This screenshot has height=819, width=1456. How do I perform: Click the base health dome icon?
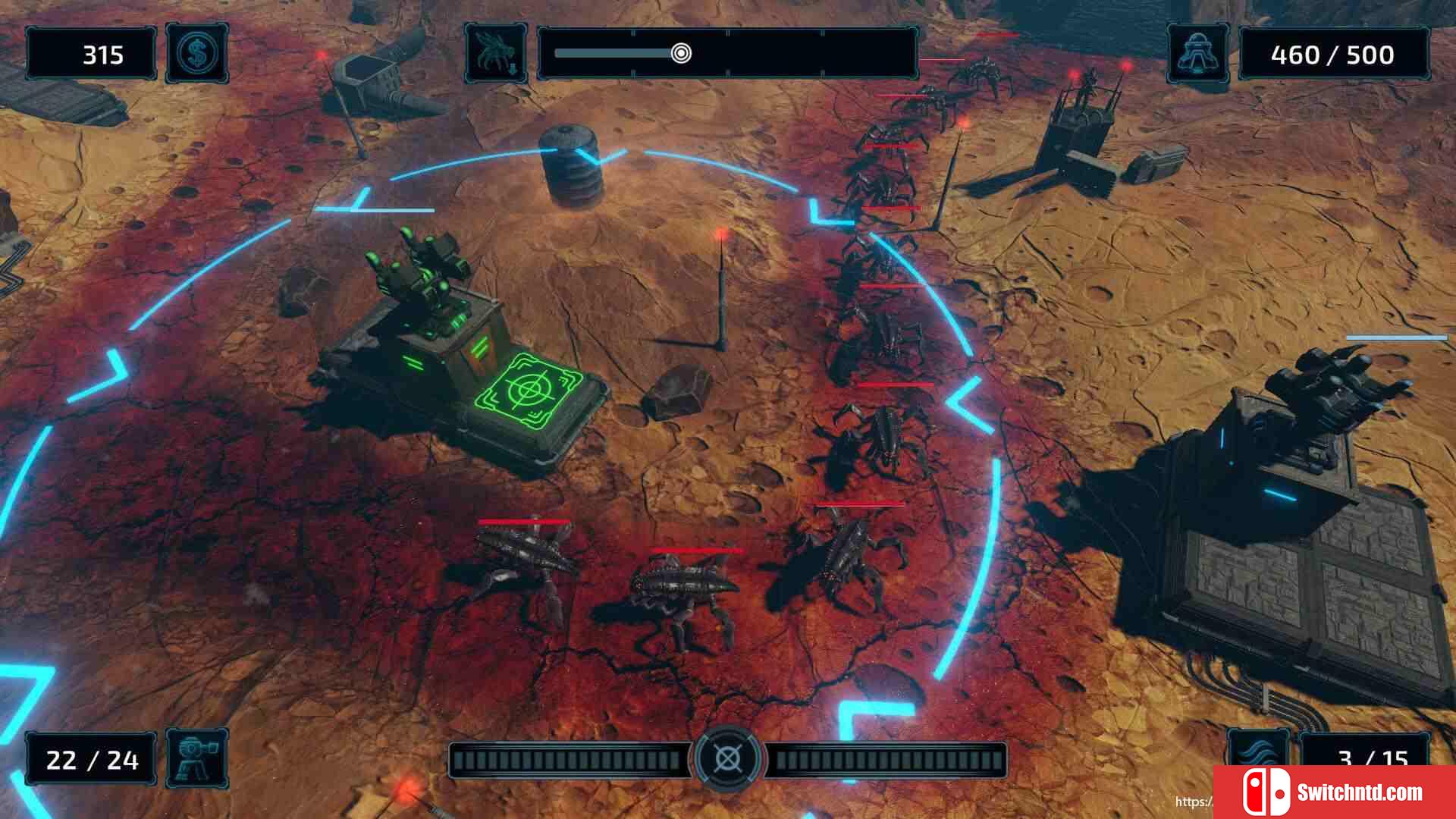[1197, 54]
